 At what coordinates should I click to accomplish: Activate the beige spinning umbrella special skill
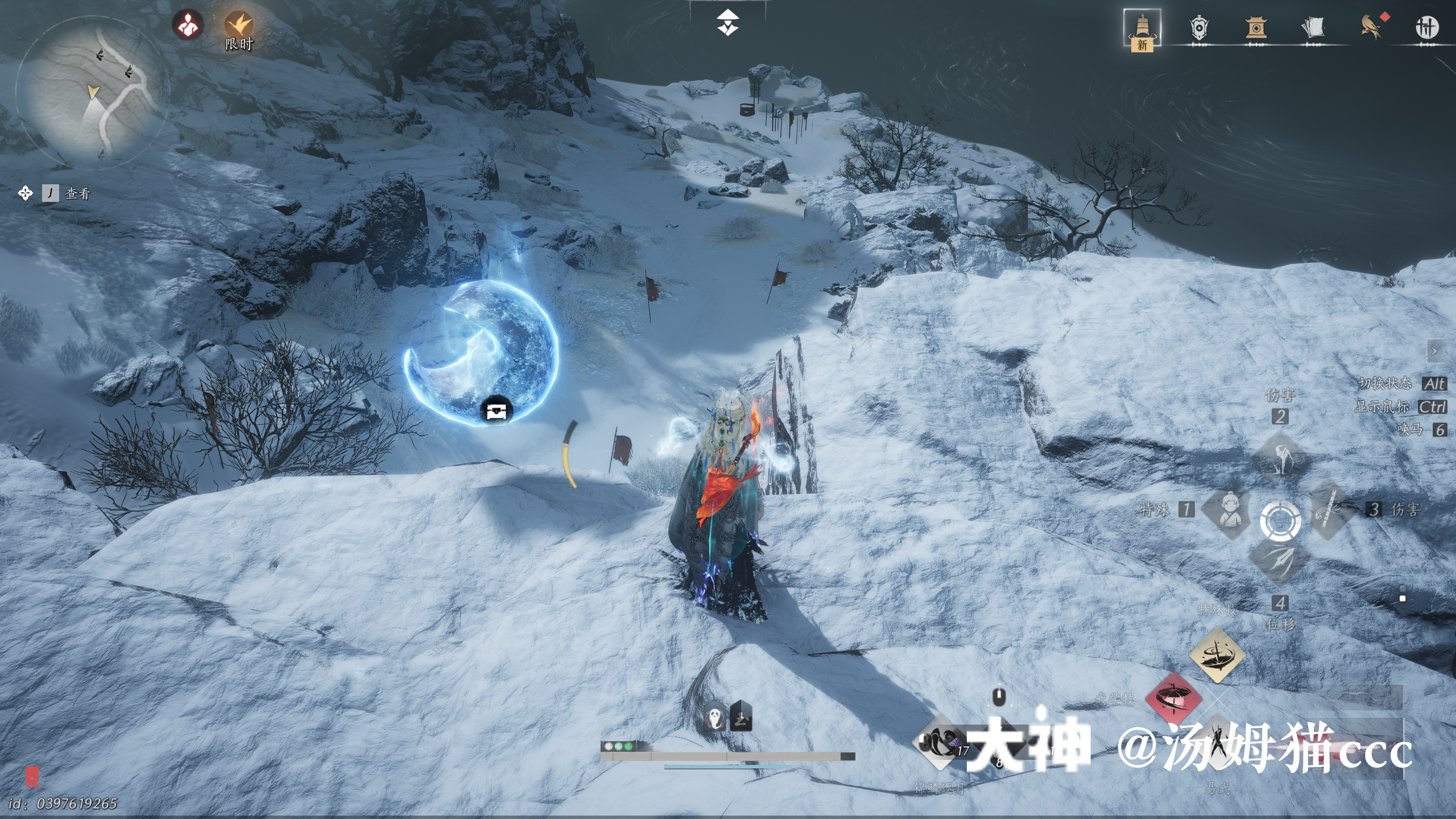tap(1217, 655)
